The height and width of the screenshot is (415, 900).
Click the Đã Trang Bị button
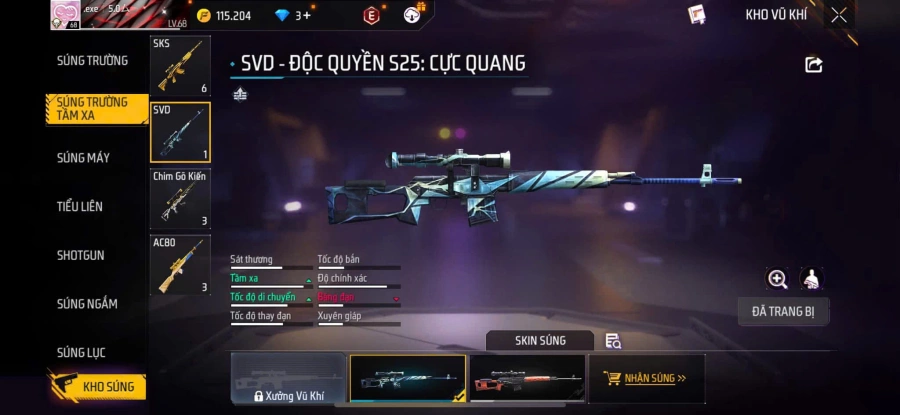783,311
